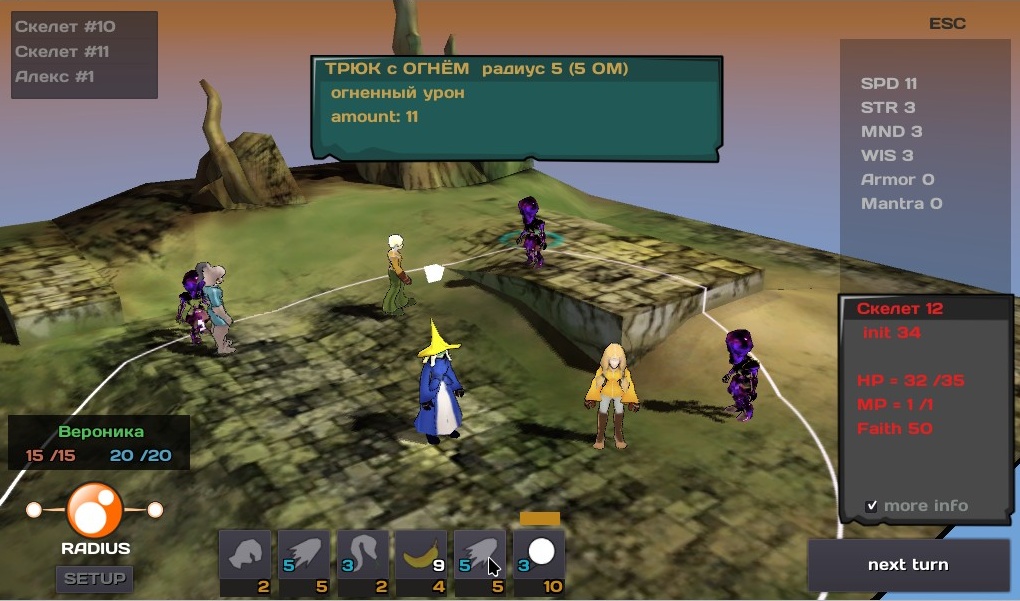Toggle the more info checkbox
The image size is (1020, 601).
[872, 506]
